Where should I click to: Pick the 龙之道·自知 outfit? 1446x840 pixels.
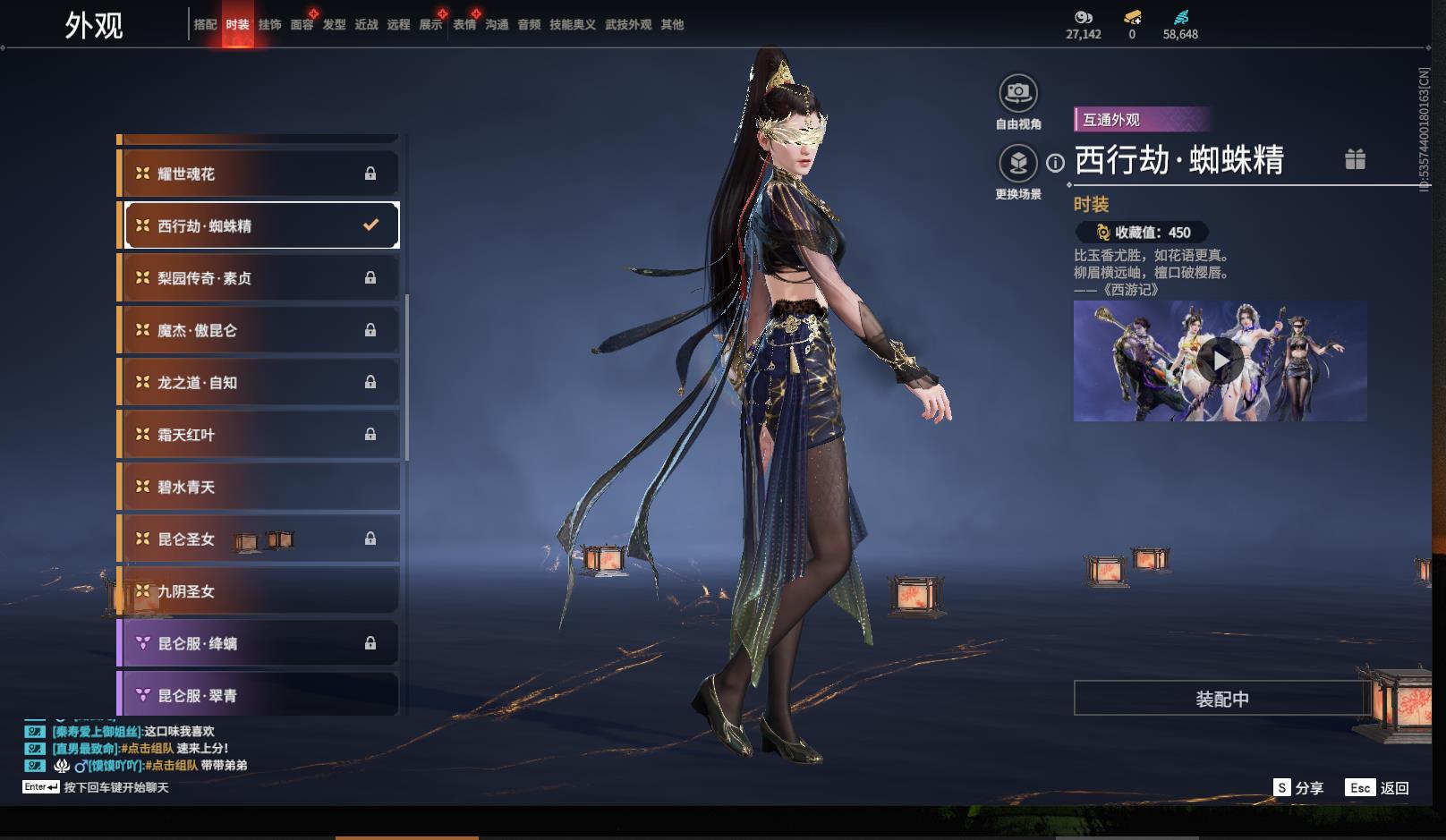tap(259, 382)
